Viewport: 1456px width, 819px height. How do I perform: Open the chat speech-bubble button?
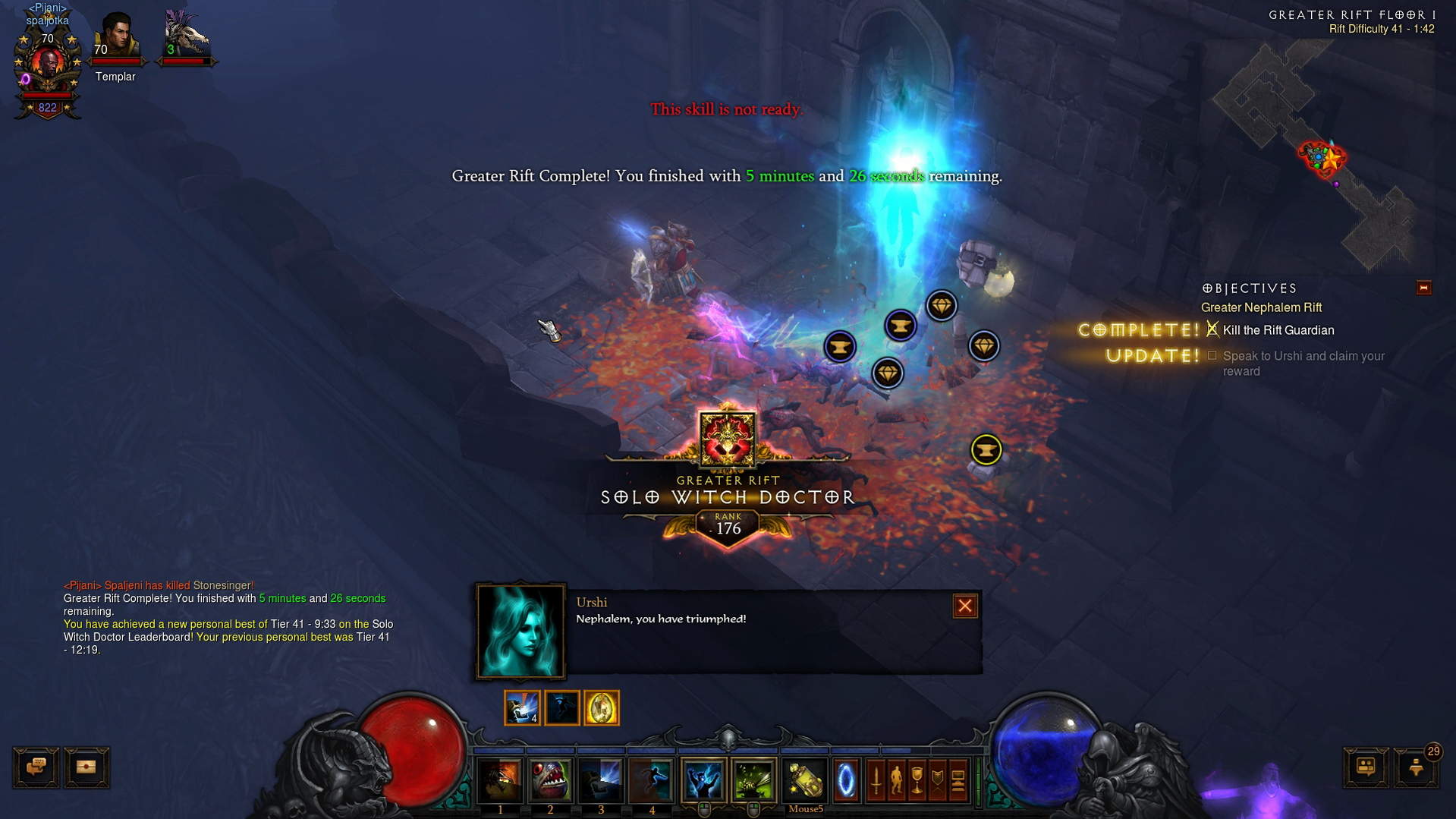36,767
